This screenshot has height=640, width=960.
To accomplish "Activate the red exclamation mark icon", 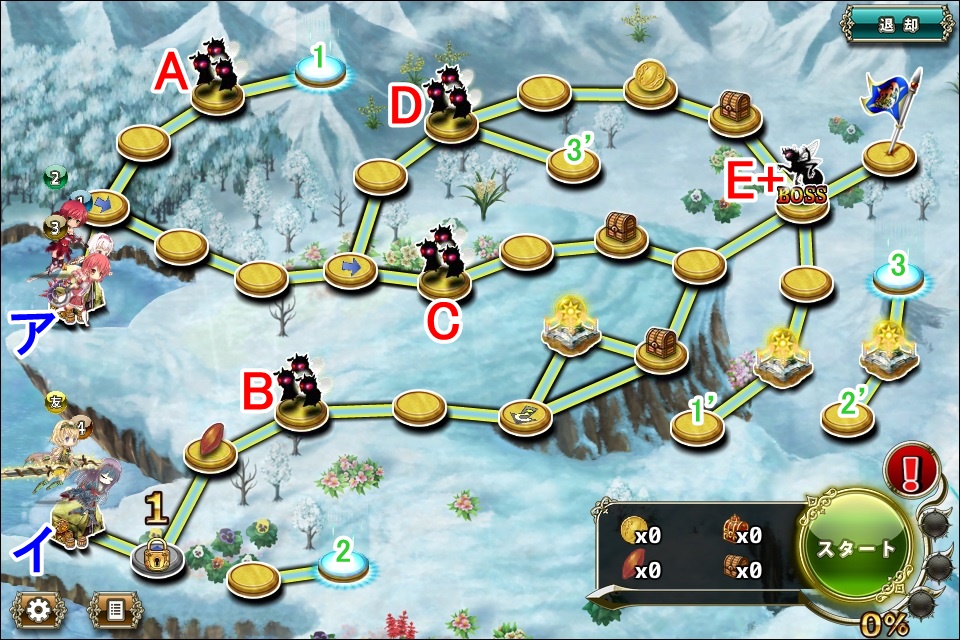I will click(x=911, y=471).
